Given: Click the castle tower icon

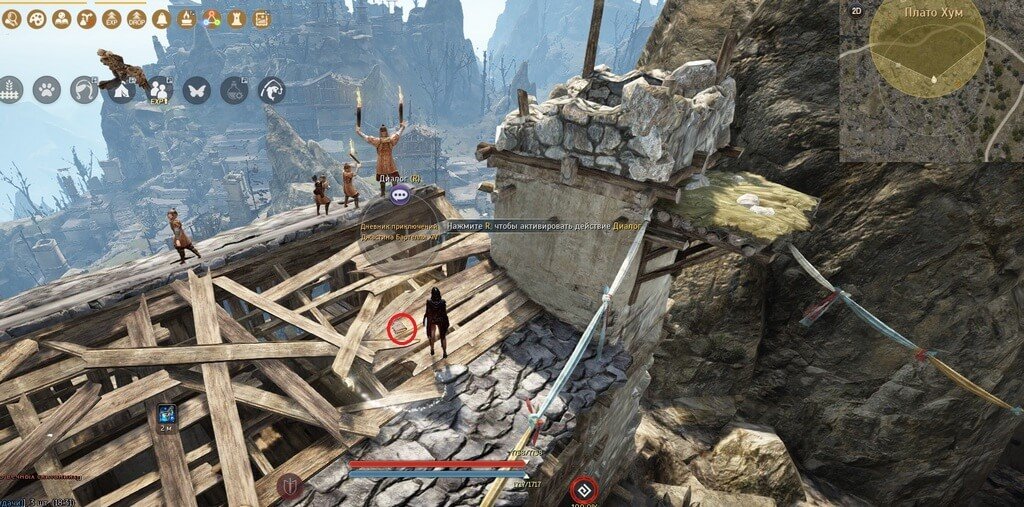Looking at the screenshot, I should (x=235, y=18).
